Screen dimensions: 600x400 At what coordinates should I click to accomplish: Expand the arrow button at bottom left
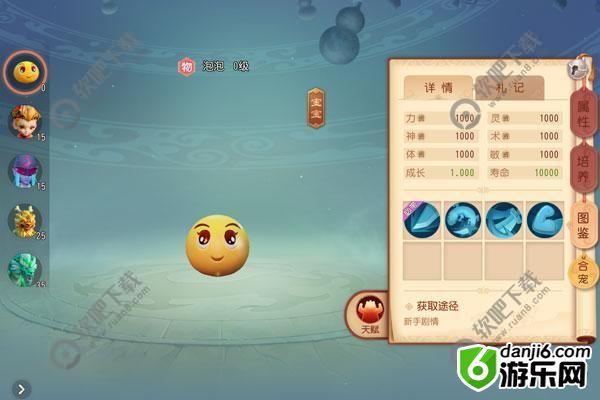tap(21, 388)
